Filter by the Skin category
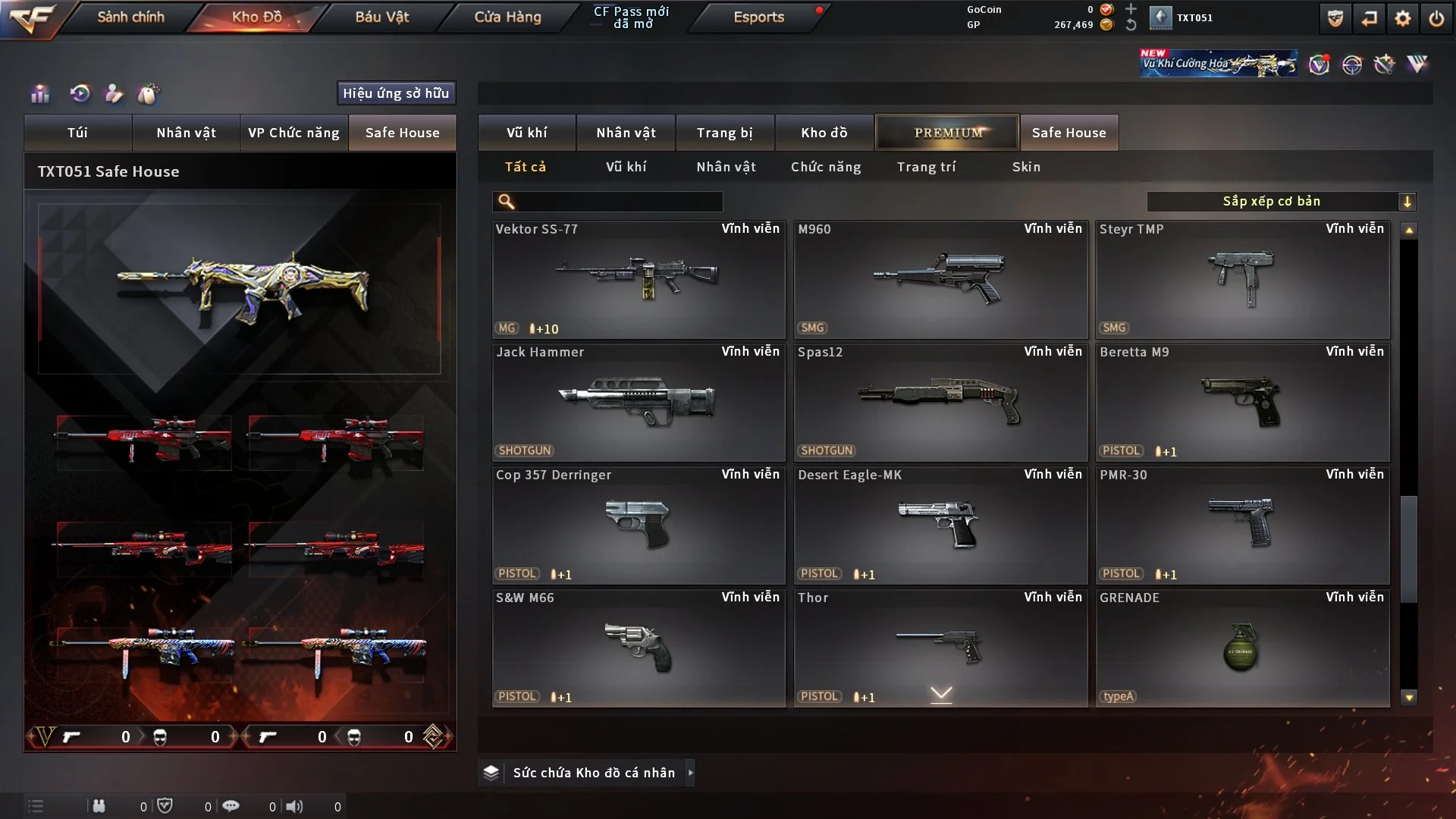The height and width of the screenshot is (819, 1456). tap(1026, 167)
